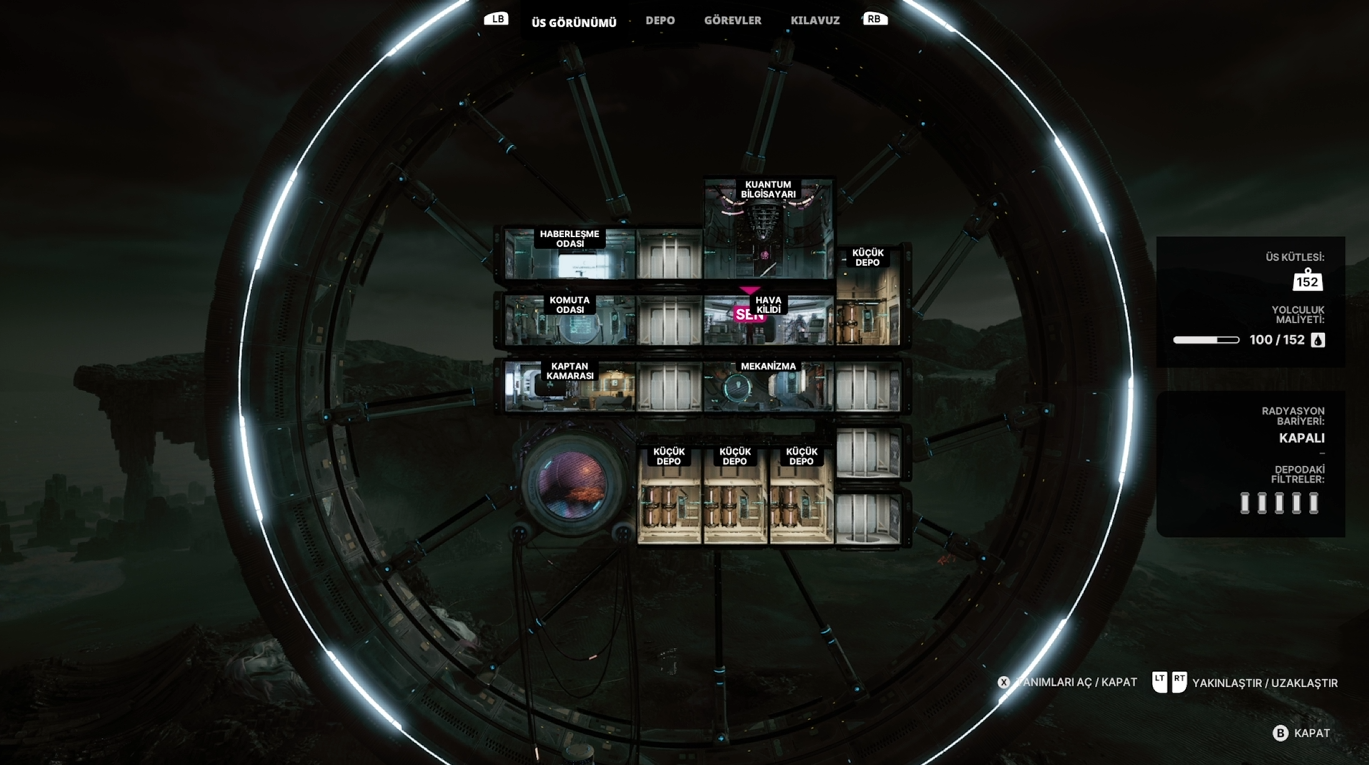Close the base view with Kapat
This screenshot has width=1369, height=765.
[x=1301, y=733]
